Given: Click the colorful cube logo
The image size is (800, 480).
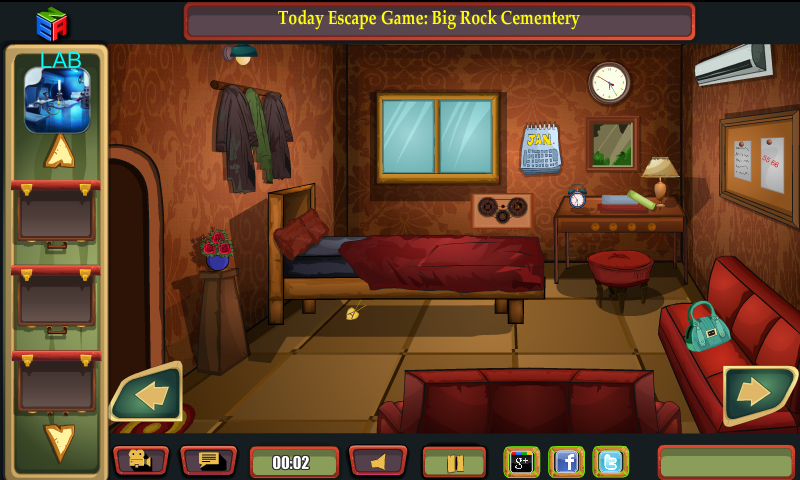Looking at the screenshot, I should point(51,22).
